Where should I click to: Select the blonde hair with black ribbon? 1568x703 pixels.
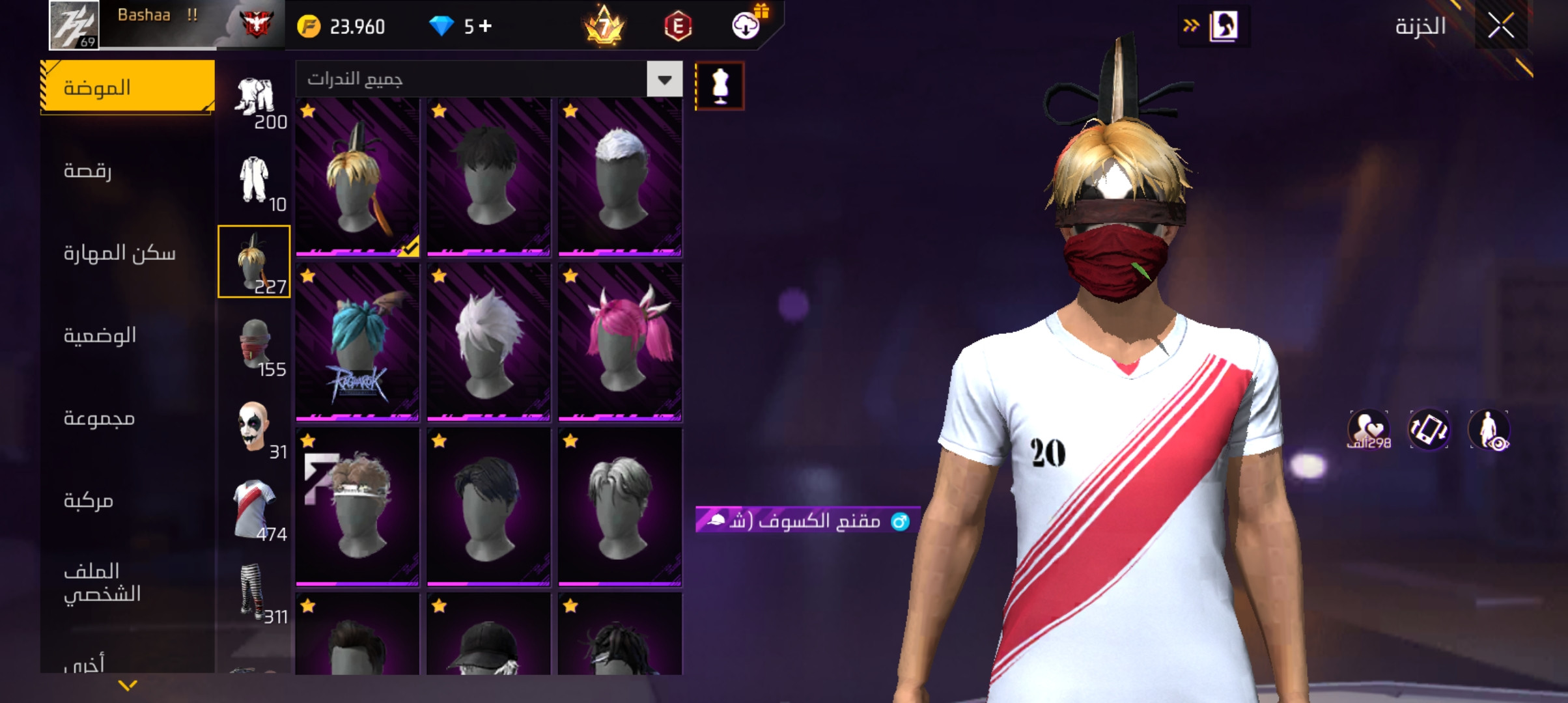tap(357, 177)
